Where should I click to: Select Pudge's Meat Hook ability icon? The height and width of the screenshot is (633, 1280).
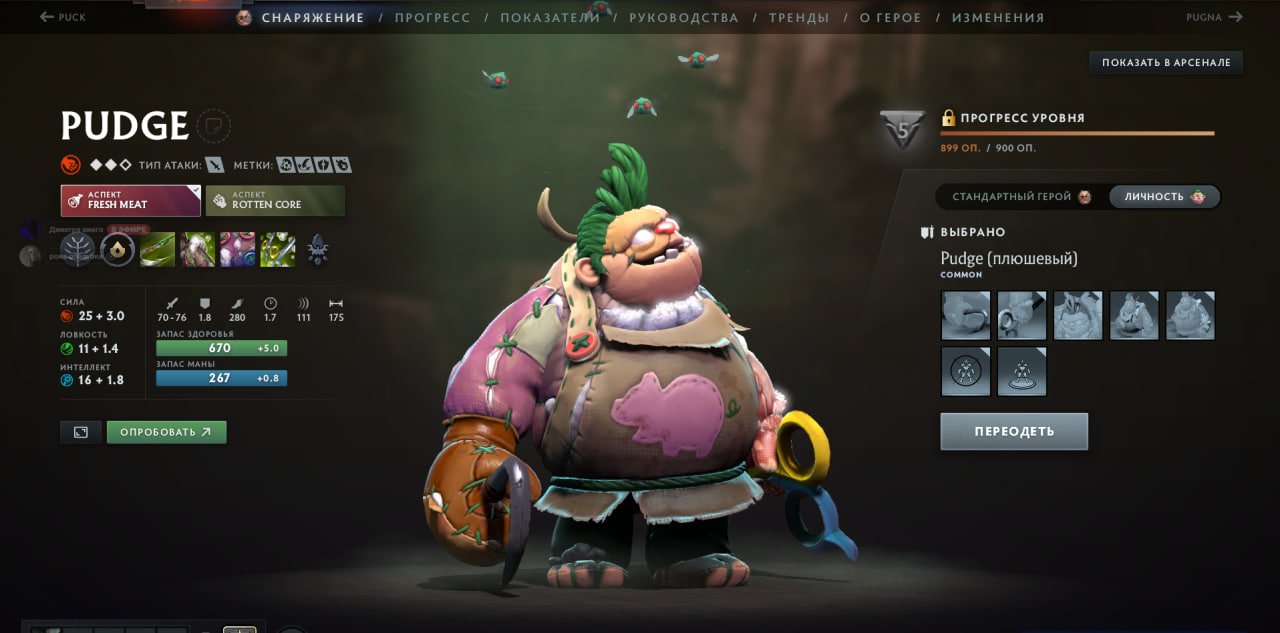(x=157, y=249)
